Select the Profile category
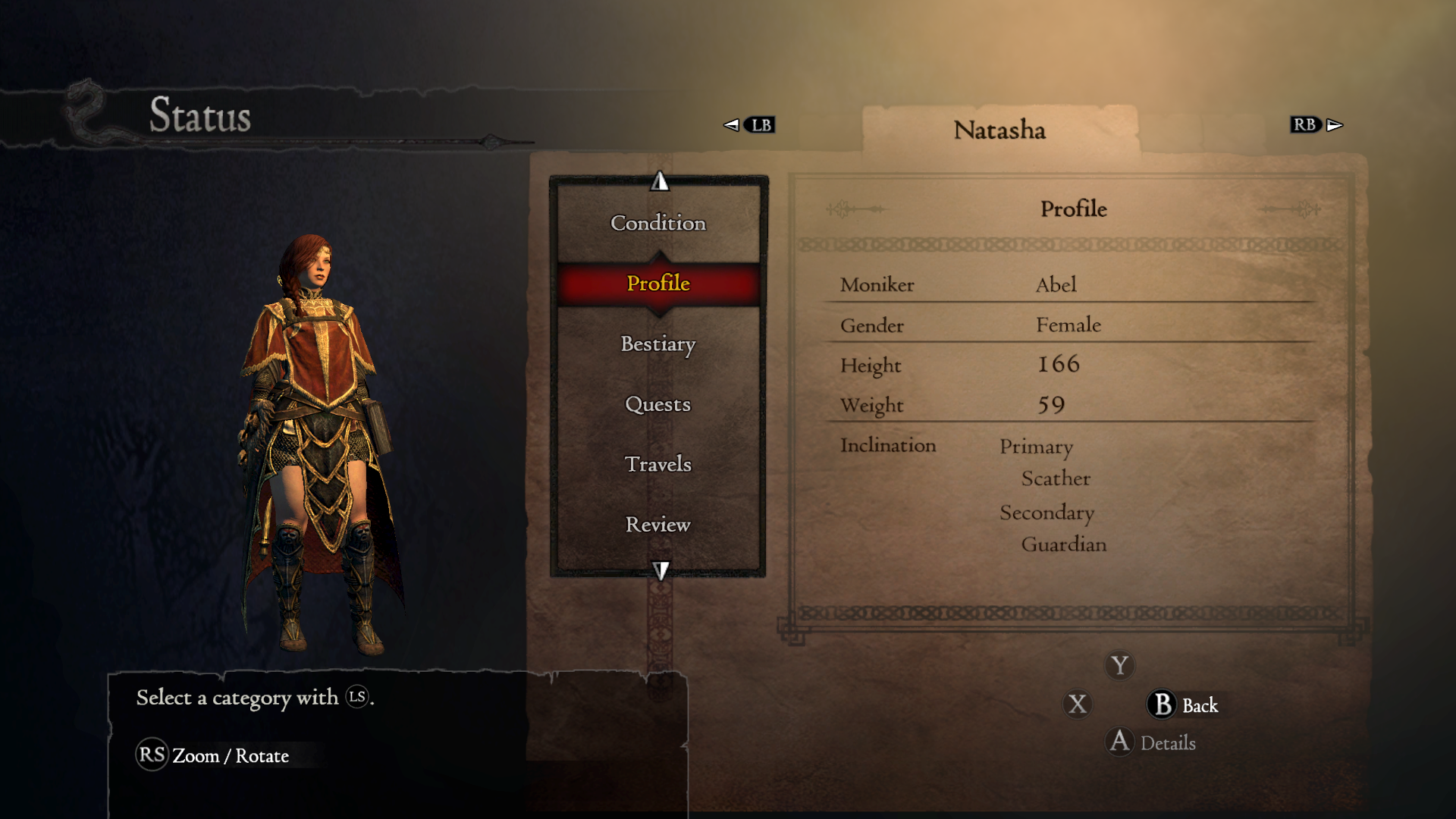The image size is (1456, 819). [658, 284]
